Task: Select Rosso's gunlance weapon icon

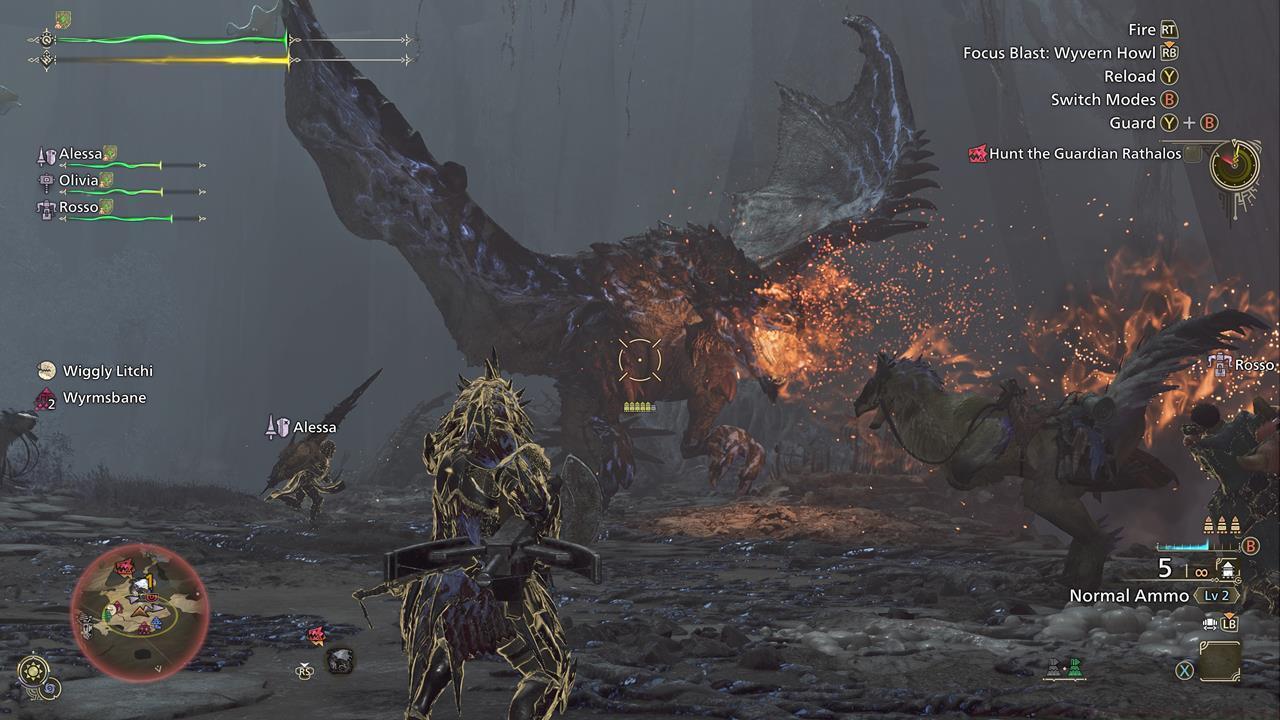Action: point(47,209)
